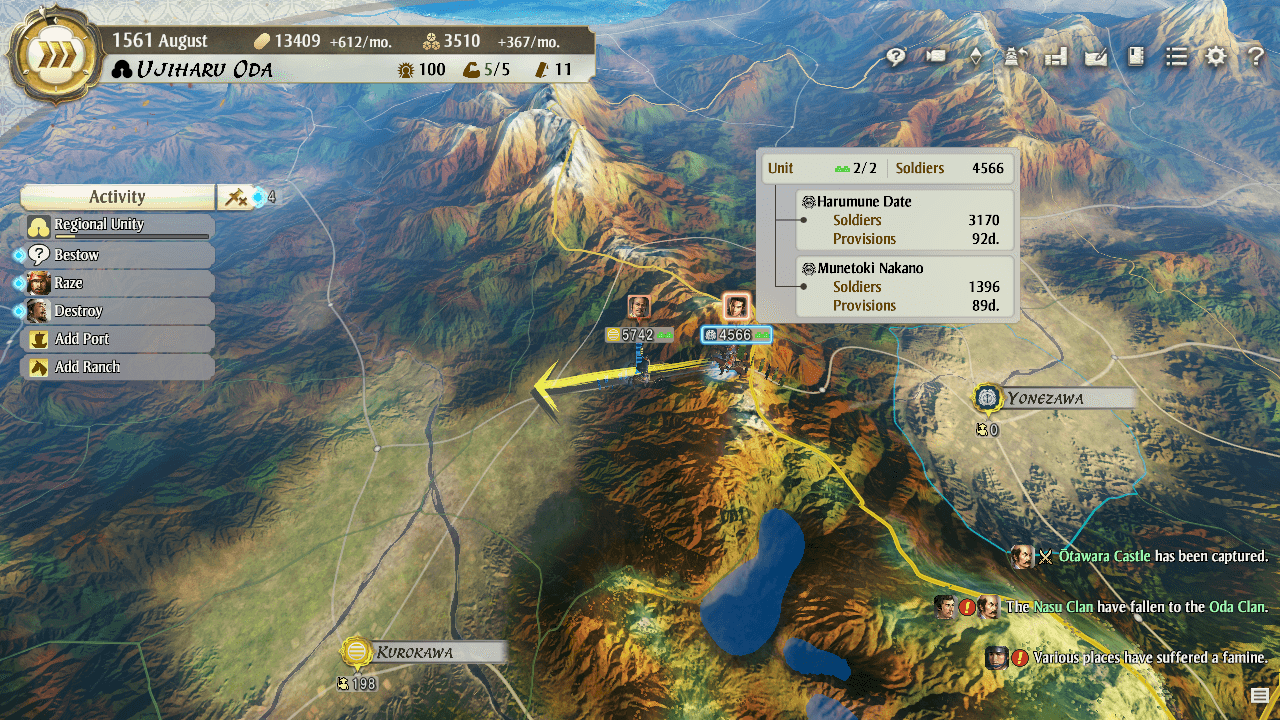Image resolution: width=1280 pixels, height=720 pixels.
Task: Open the notebook records icon
Action: (1136, 57)
